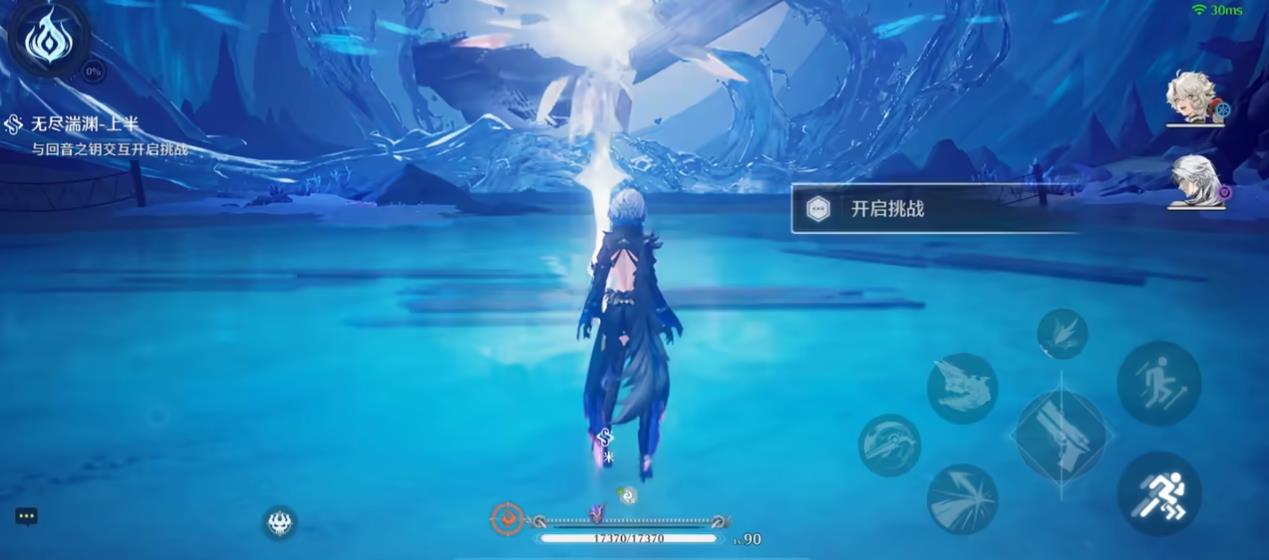Activate the circular swirl blade skill
Screen dimensions: 1269x560
point(889,445)
